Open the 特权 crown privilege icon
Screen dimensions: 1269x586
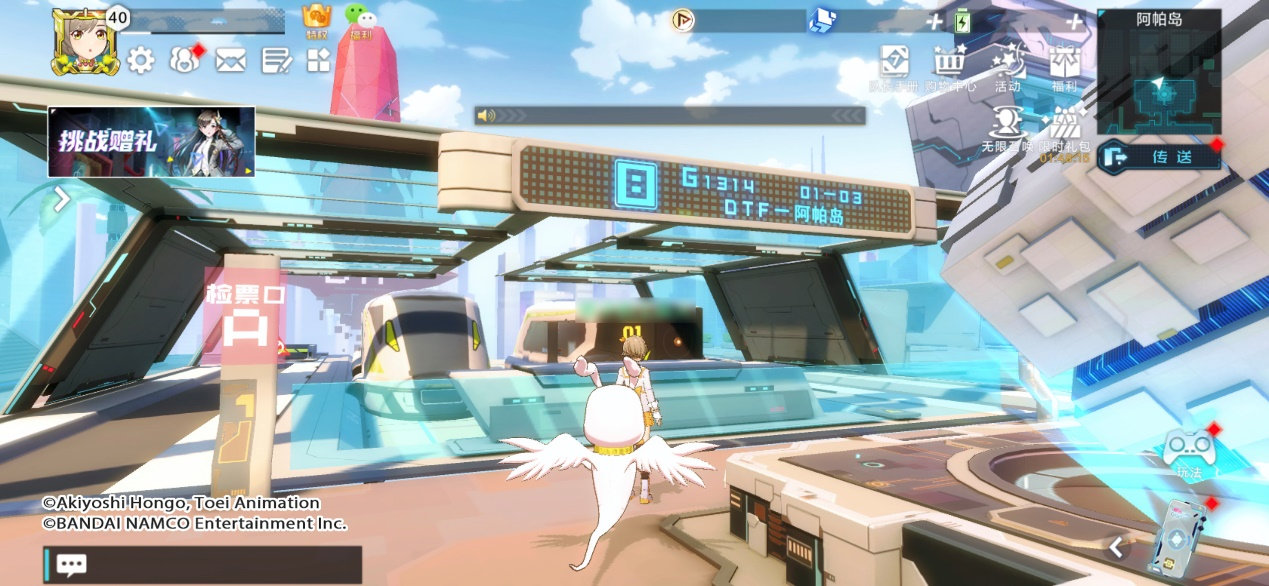317,19
